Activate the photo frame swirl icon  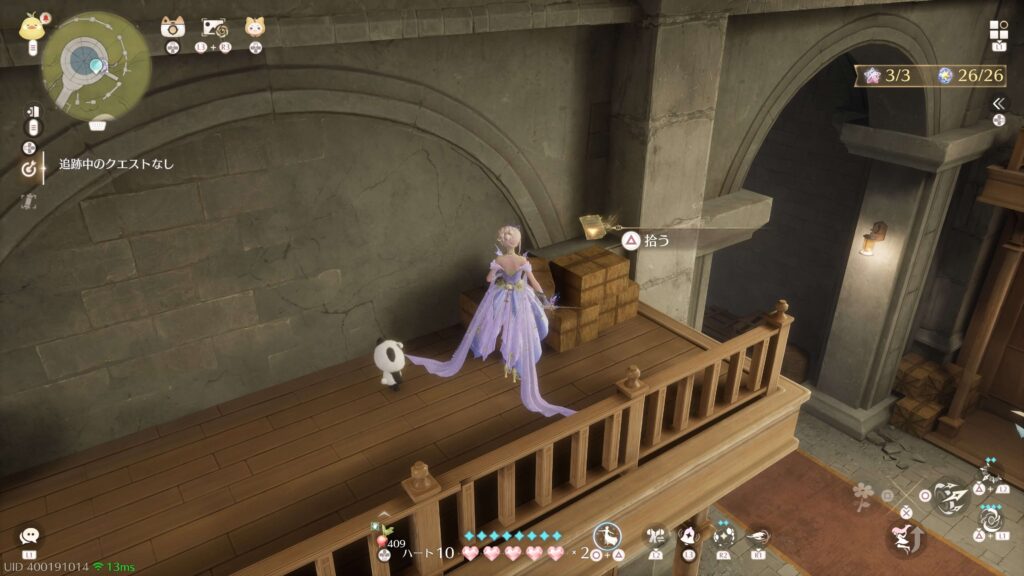(x=216, y=27)
